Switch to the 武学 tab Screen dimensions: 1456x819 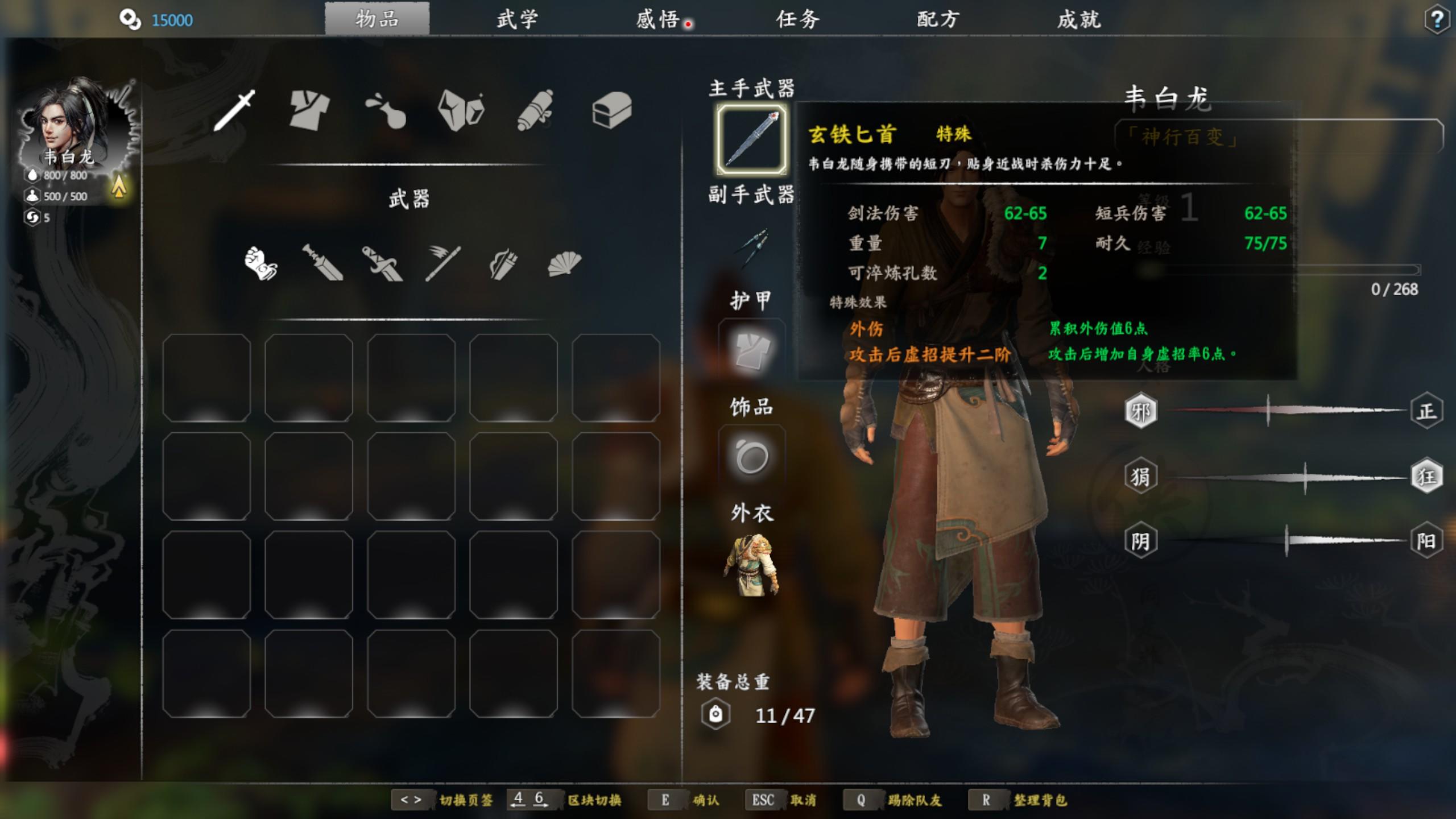(517, 20)
